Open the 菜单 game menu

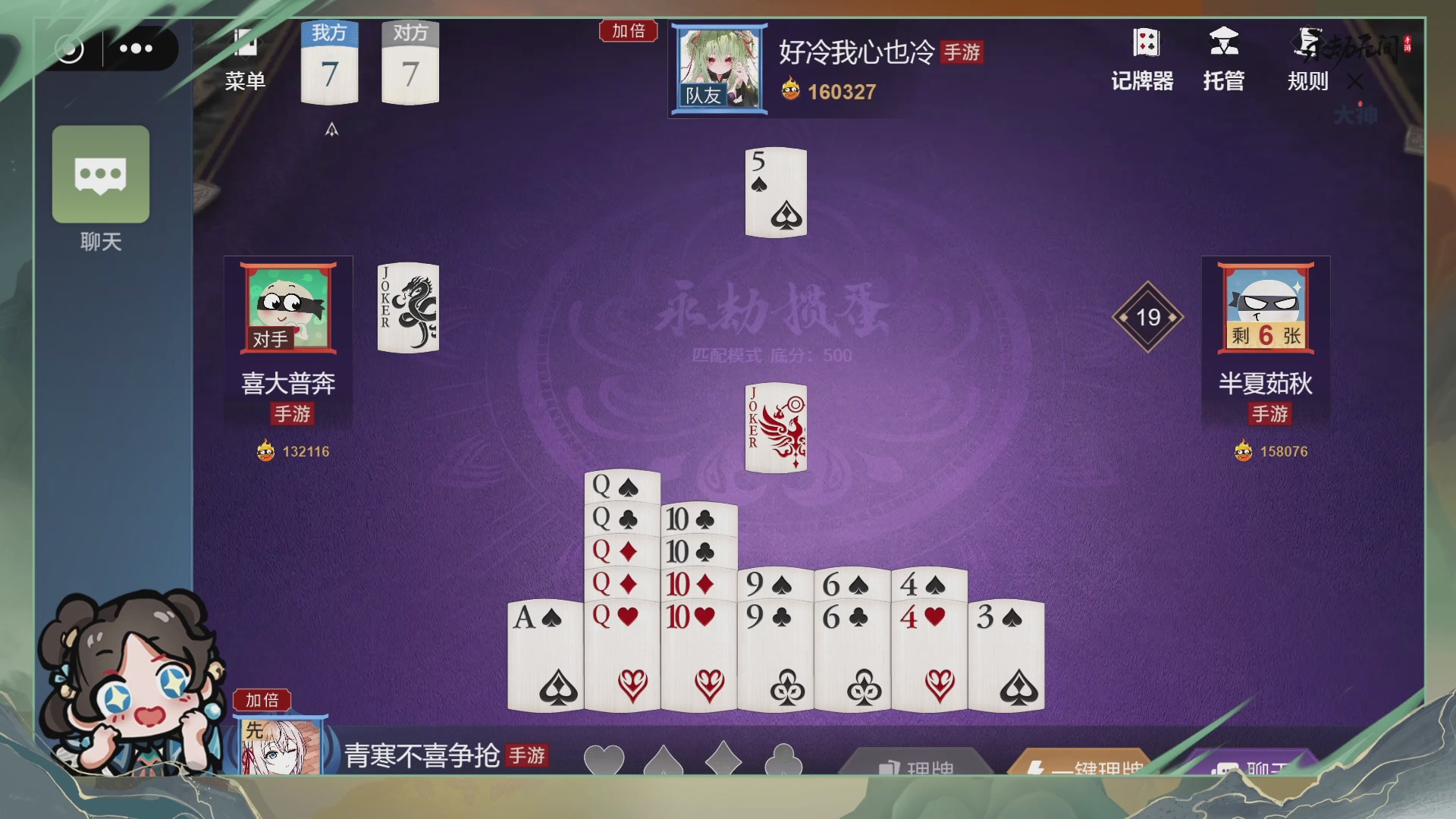click(x=245, y=57)
